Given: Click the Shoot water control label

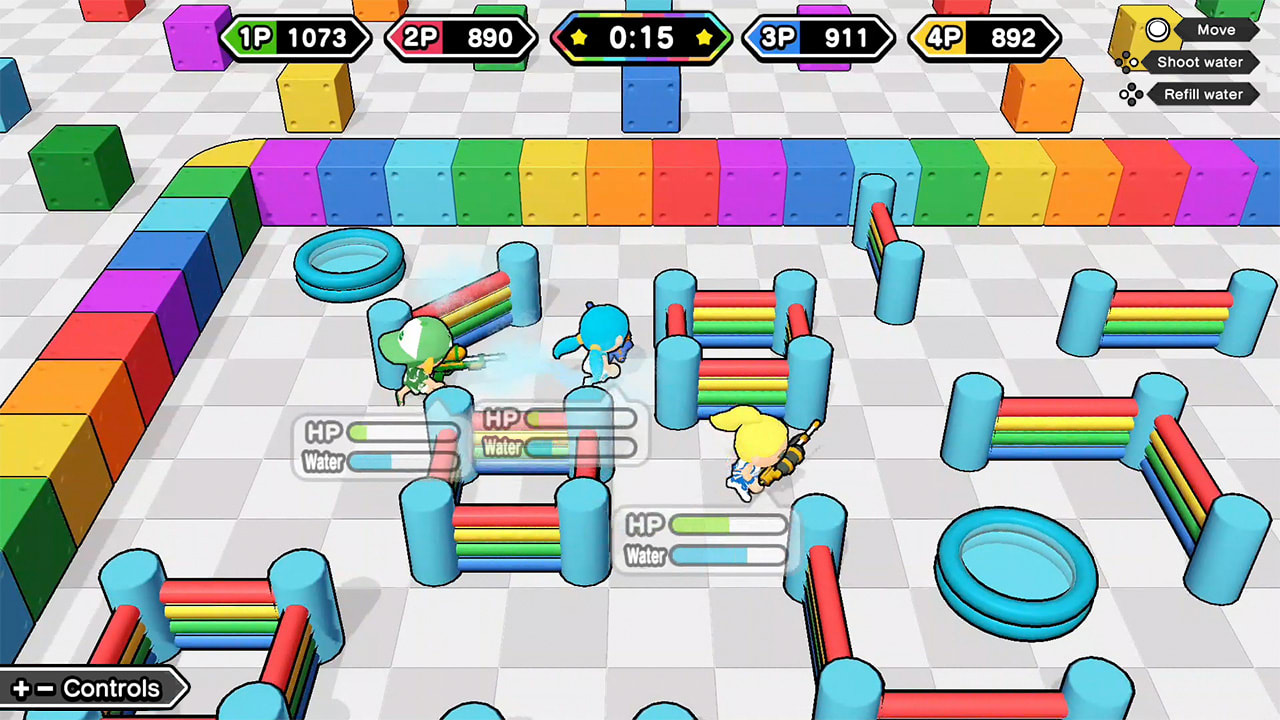Looking at the screenshot, I should pos(1202,62).
